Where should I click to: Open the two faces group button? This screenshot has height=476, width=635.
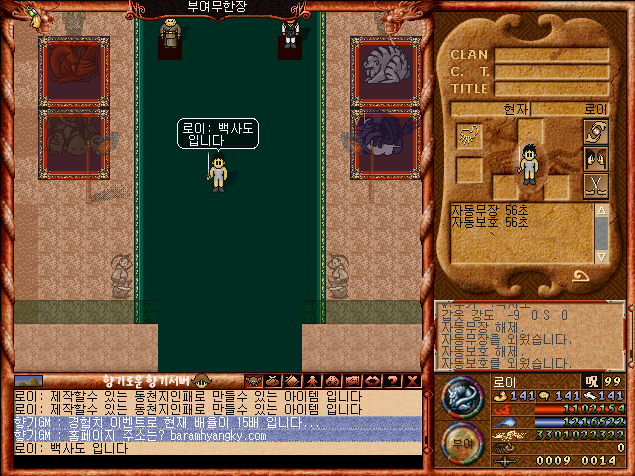click(594, 159)
